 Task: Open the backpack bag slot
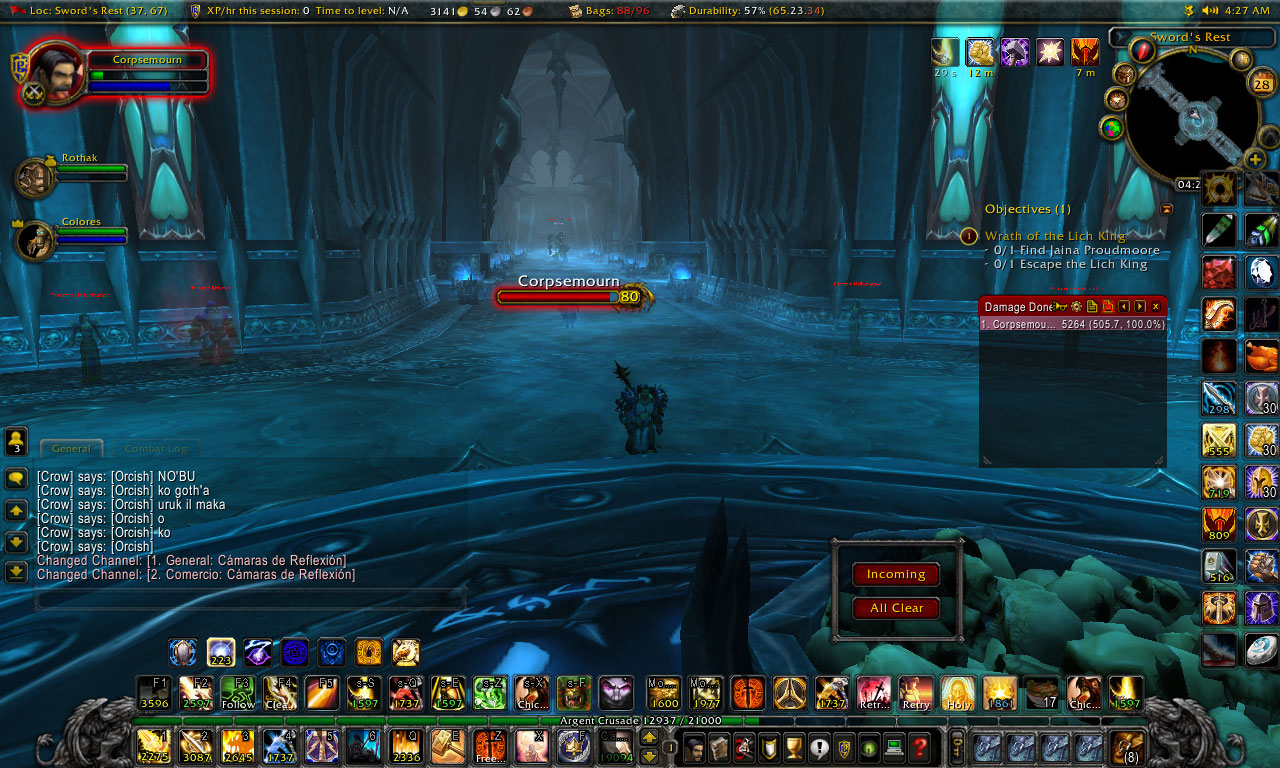coord(1128,746)
